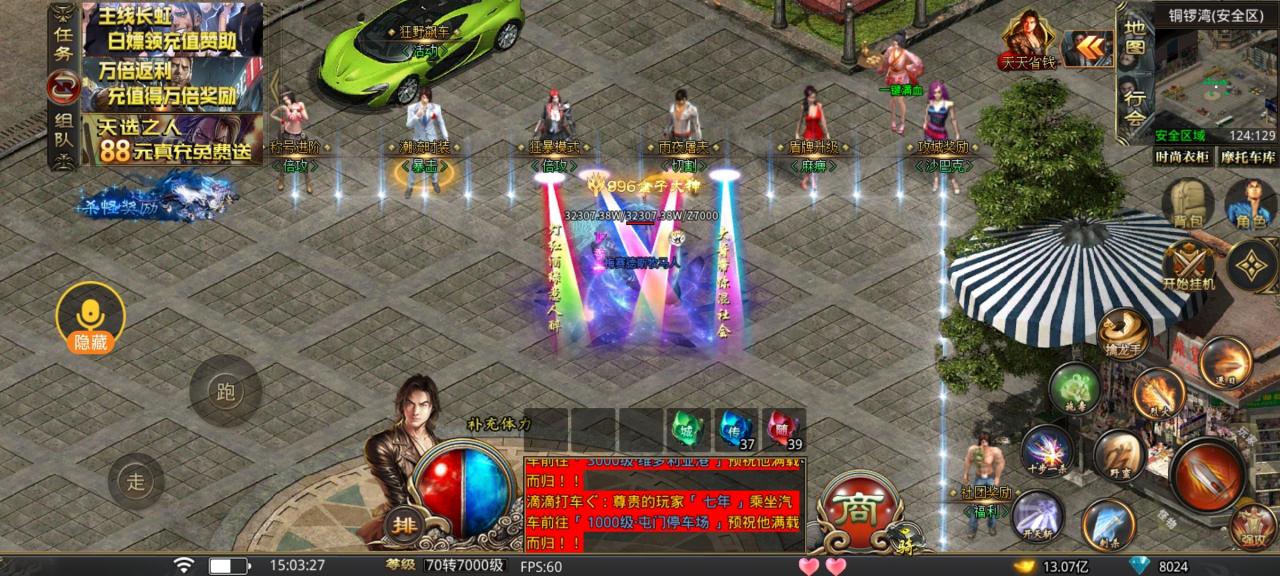Open the 天天省钱 portrait icon

click(x=1027, y=40)
